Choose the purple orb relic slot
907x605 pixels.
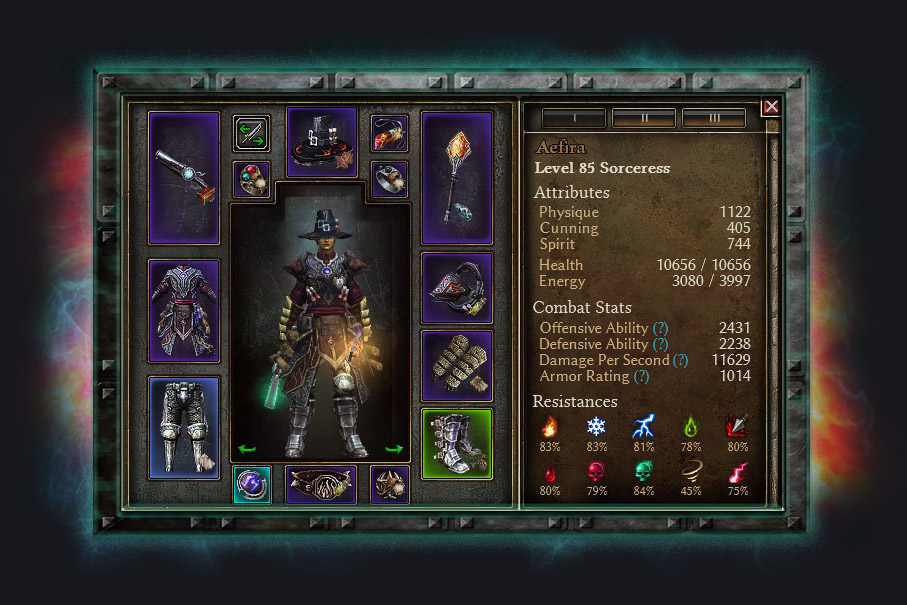tap(251, 484)
